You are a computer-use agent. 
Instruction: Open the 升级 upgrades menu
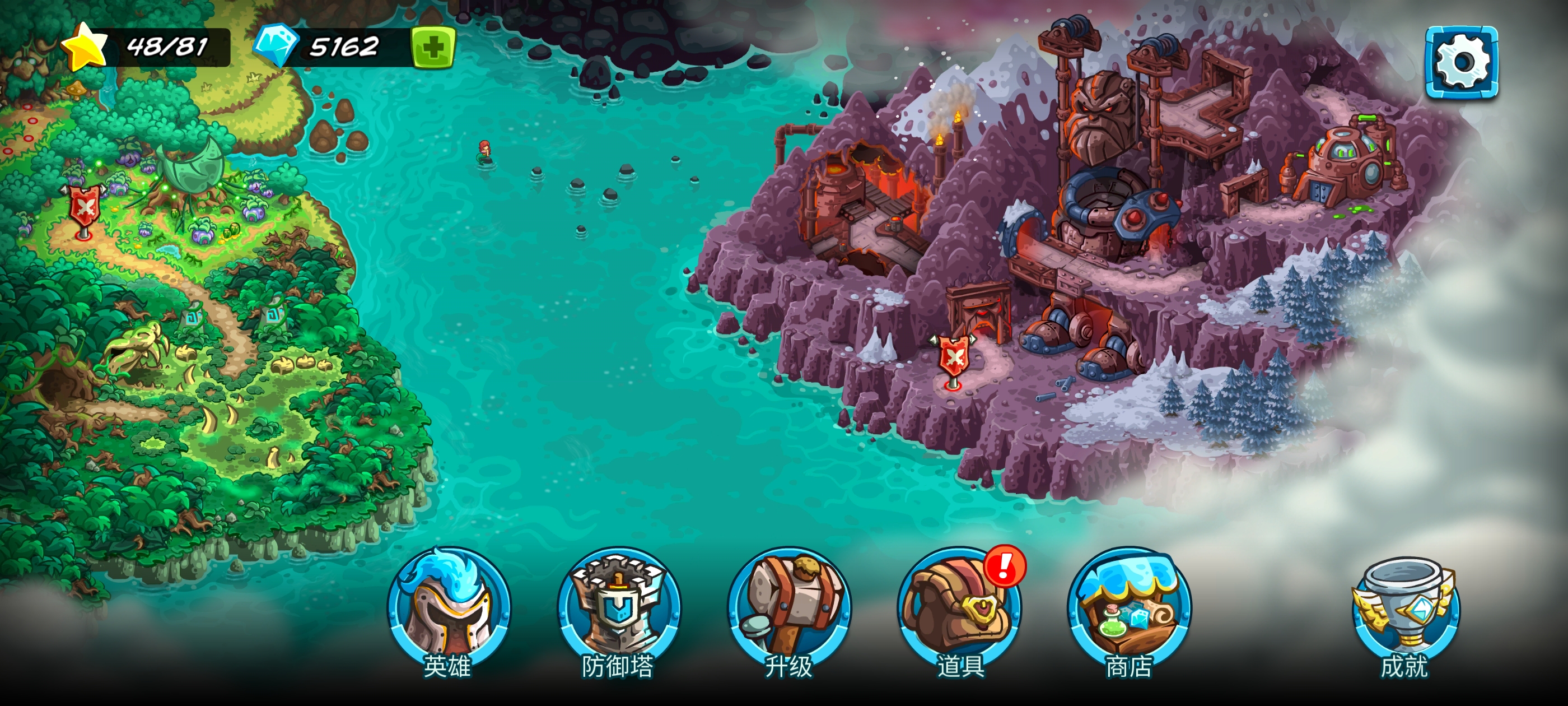click(x=789, y=610)
